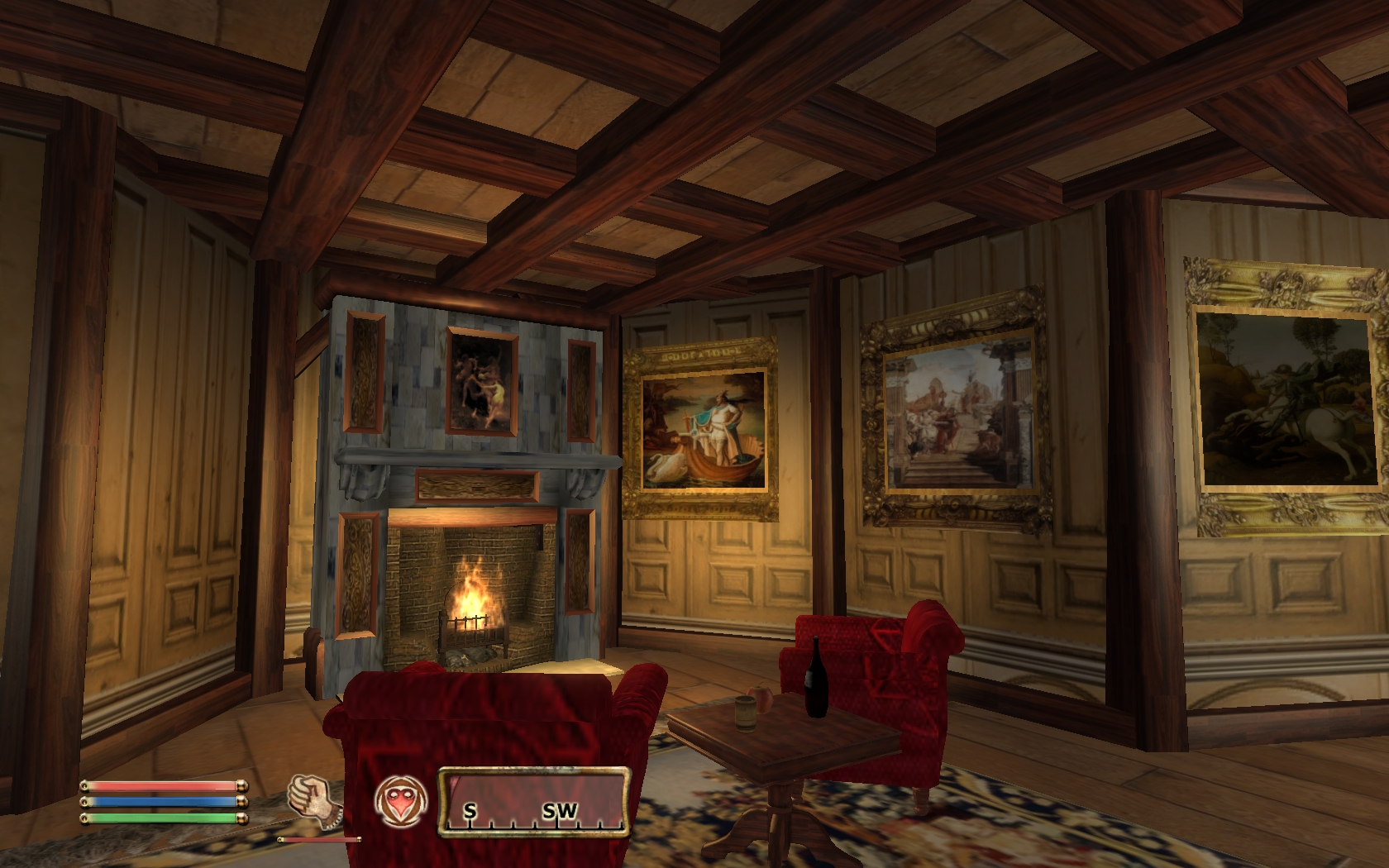The image size is (1389, 868).
Task: Click the compass bar
Action: pyautogui.click(x=533, y=802)
